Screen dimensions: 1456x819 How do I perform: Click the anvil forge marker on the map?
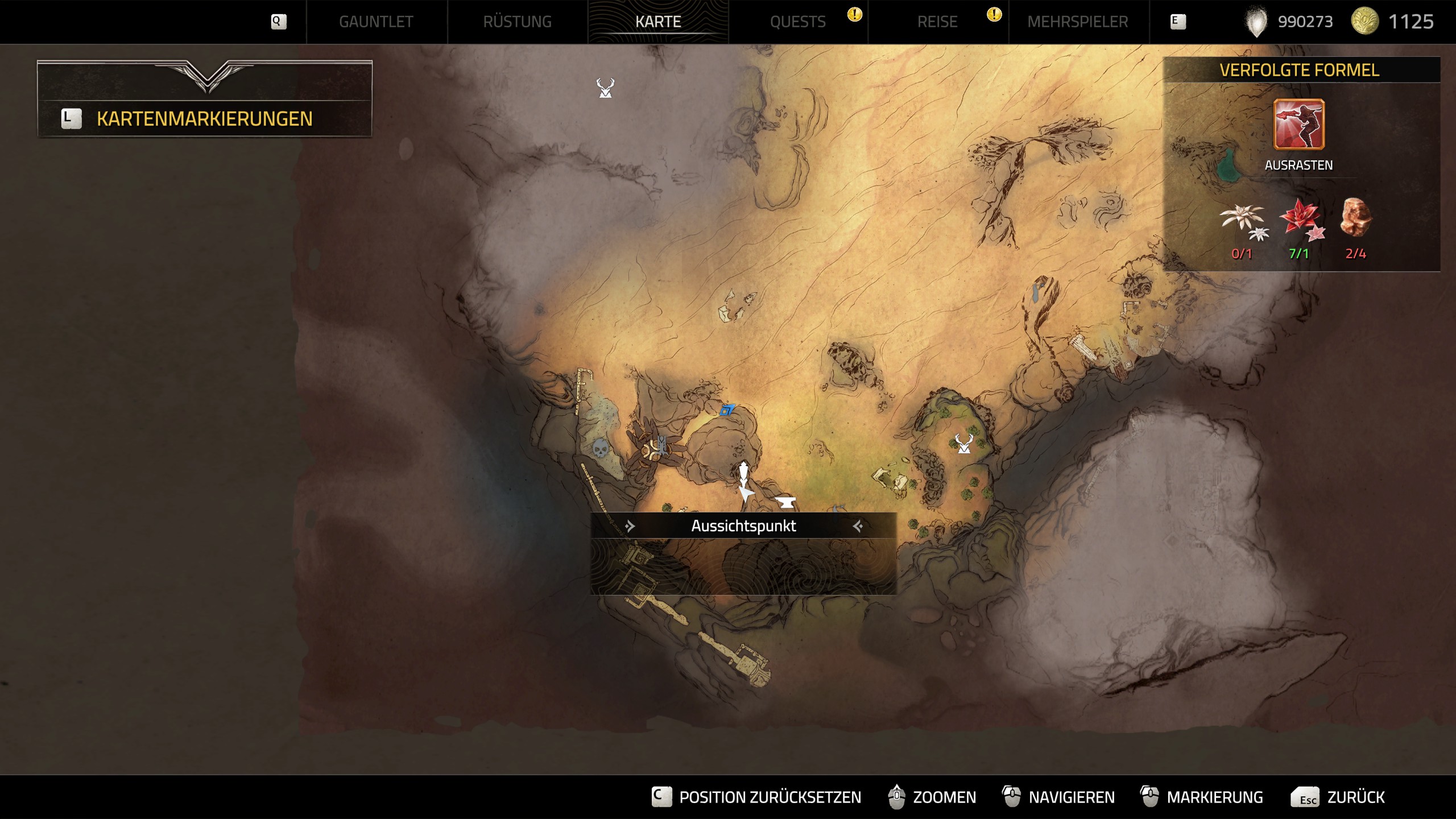[x=786, y=502]
